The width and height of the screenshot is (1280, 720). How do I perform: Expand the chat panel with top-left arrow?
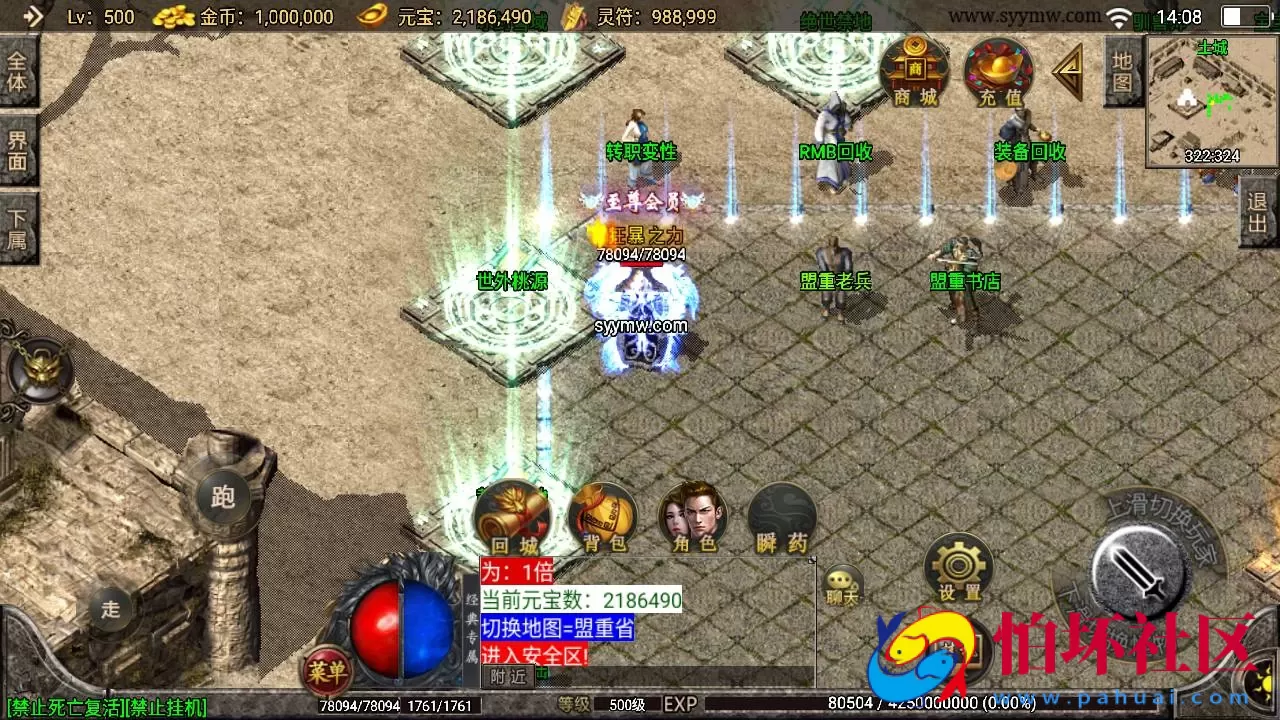click(x=33, y=18)
